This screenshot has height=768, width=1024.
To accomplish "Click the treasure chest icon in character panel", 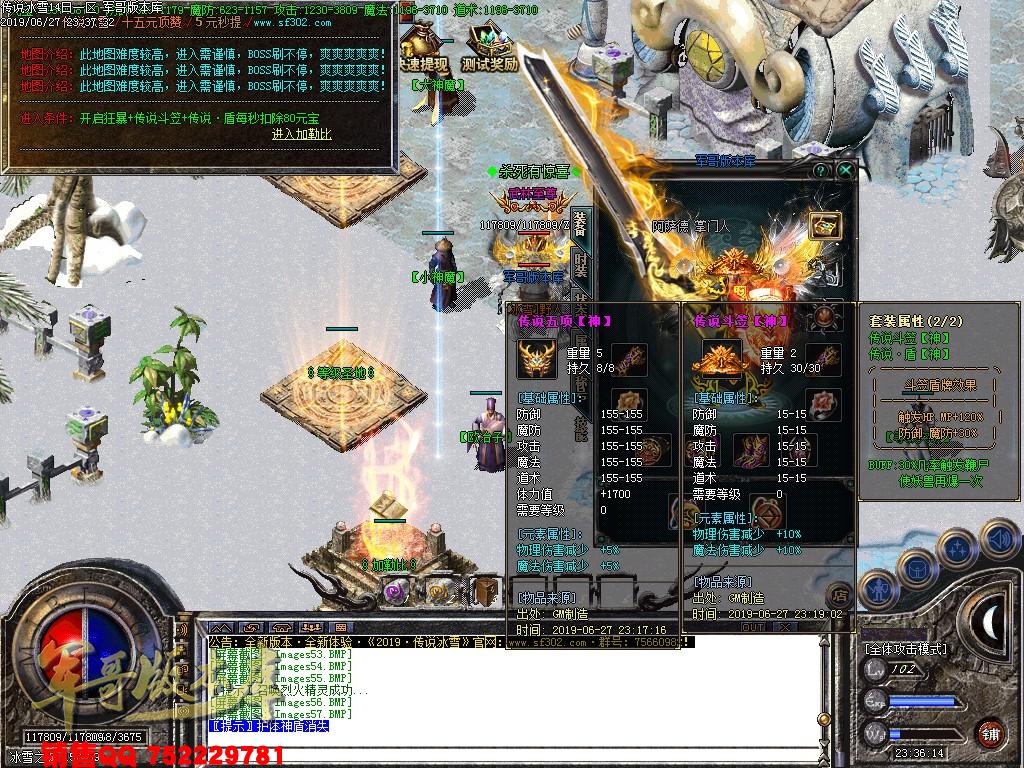I will [x=824, y=226].
